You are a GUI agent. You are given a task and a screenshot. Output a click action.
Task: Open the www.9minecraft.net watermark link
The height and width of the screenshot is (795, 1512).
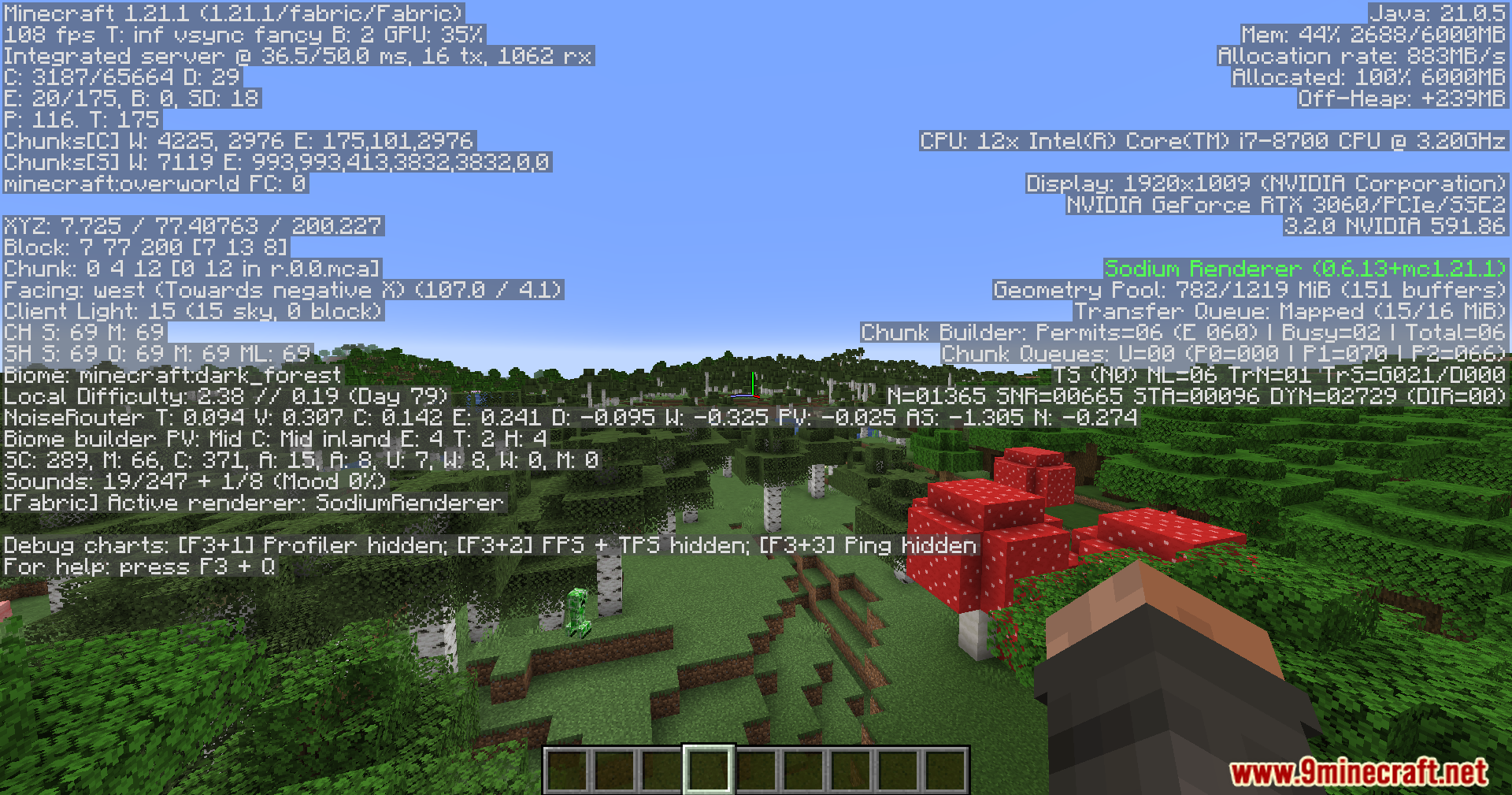(1368, 770)
